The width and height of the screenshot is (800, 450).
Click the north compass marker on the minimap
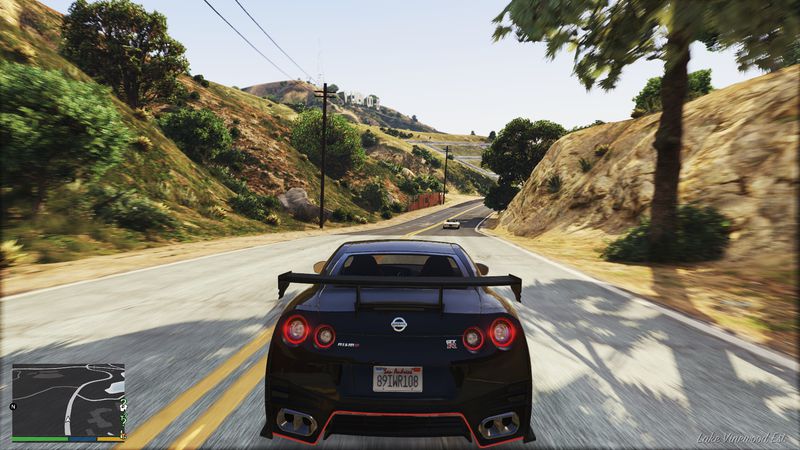tap(15, 407)
